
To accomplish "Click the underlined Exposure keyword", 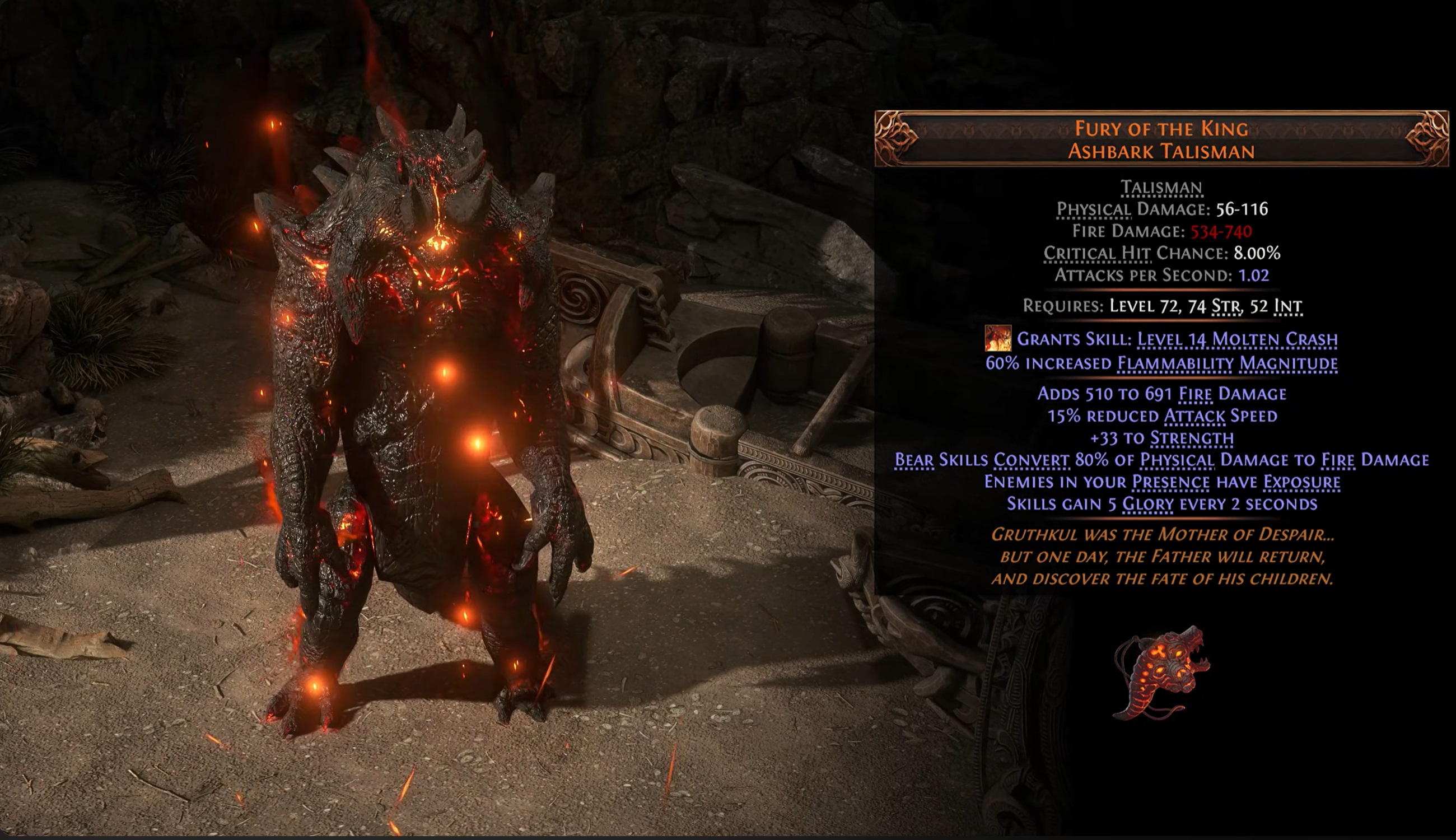I will pyautogui.click(x=1301, y=482).
